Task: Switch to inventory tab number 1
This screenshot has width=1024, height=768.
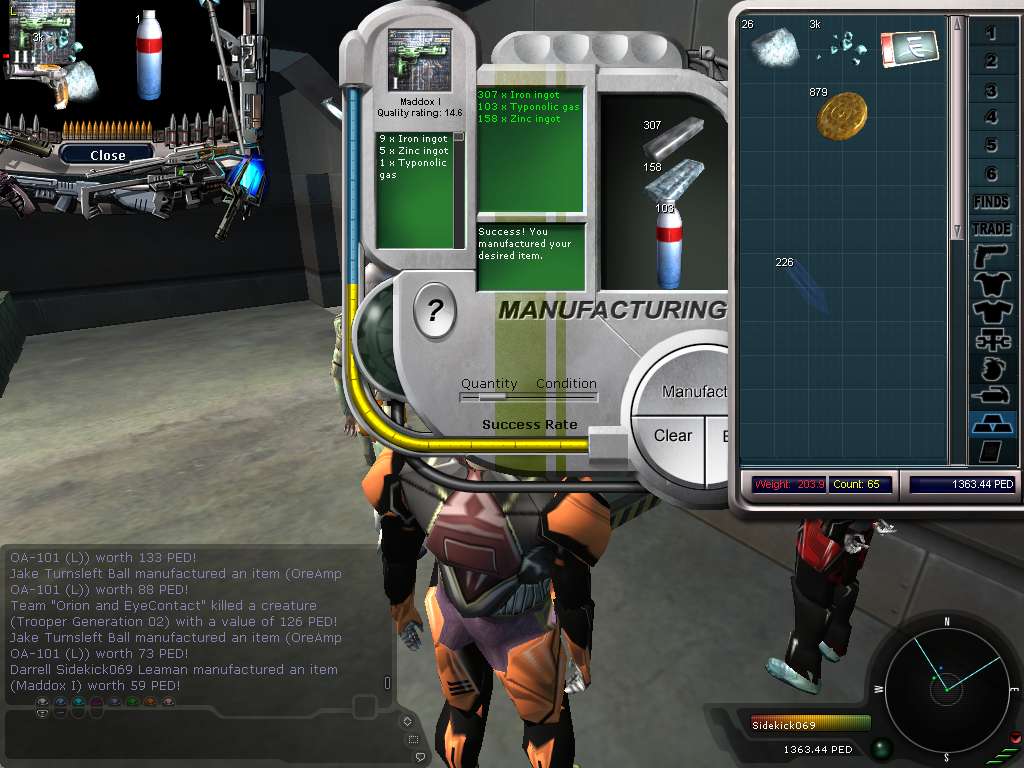Action: coord(991,34)
